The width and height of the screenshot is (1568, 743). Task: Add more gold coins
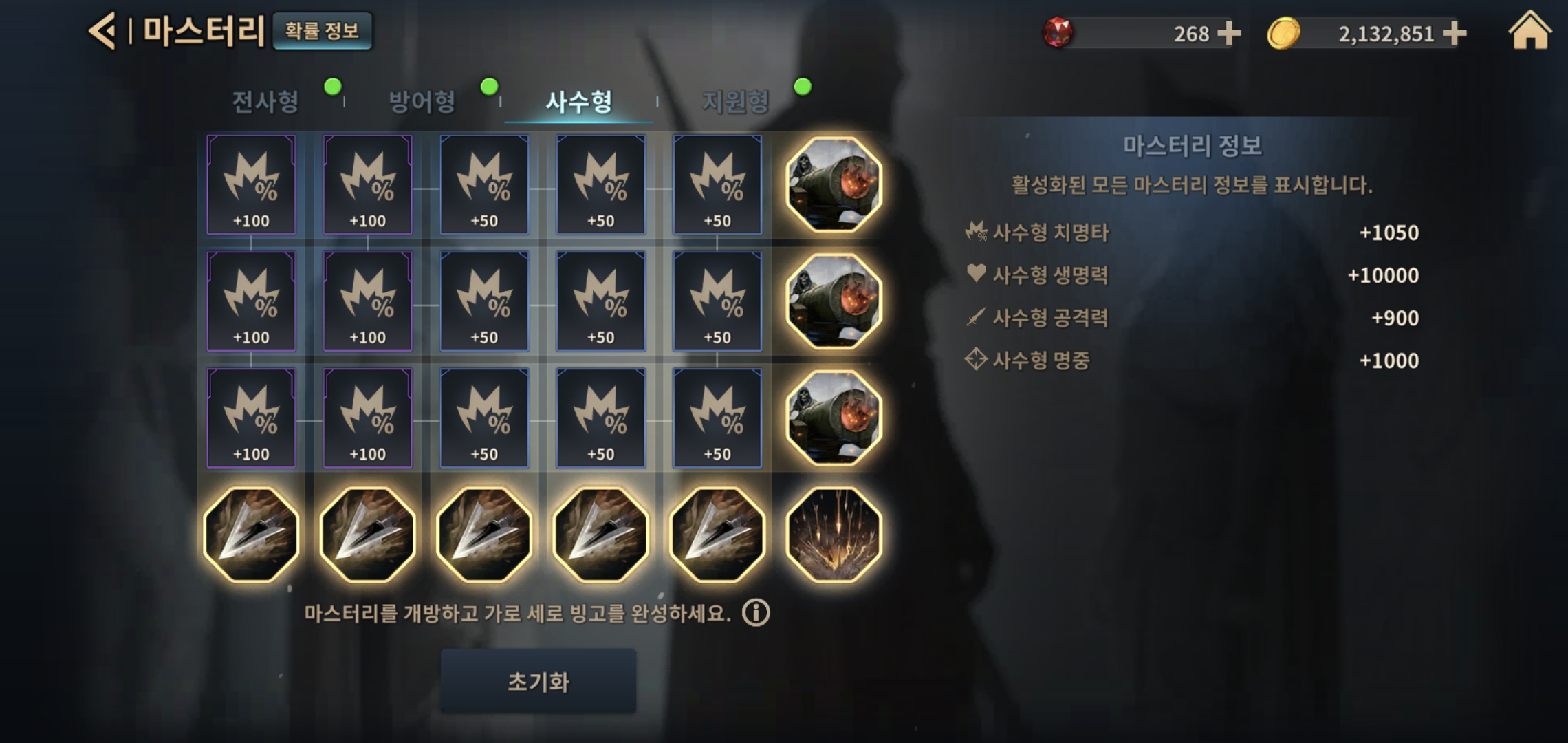click(x=1454, y=33)
